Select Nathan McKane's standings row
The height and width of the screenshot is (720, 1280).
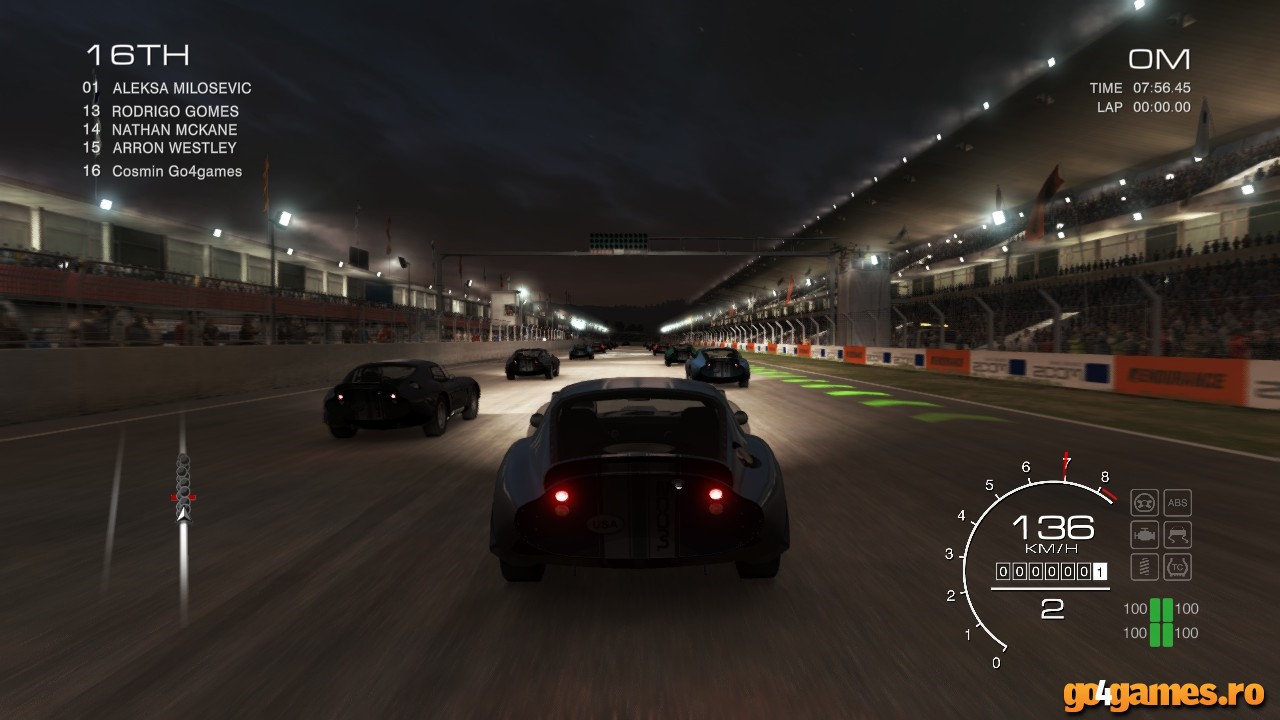pyautogui.click(x=160, y=129)
